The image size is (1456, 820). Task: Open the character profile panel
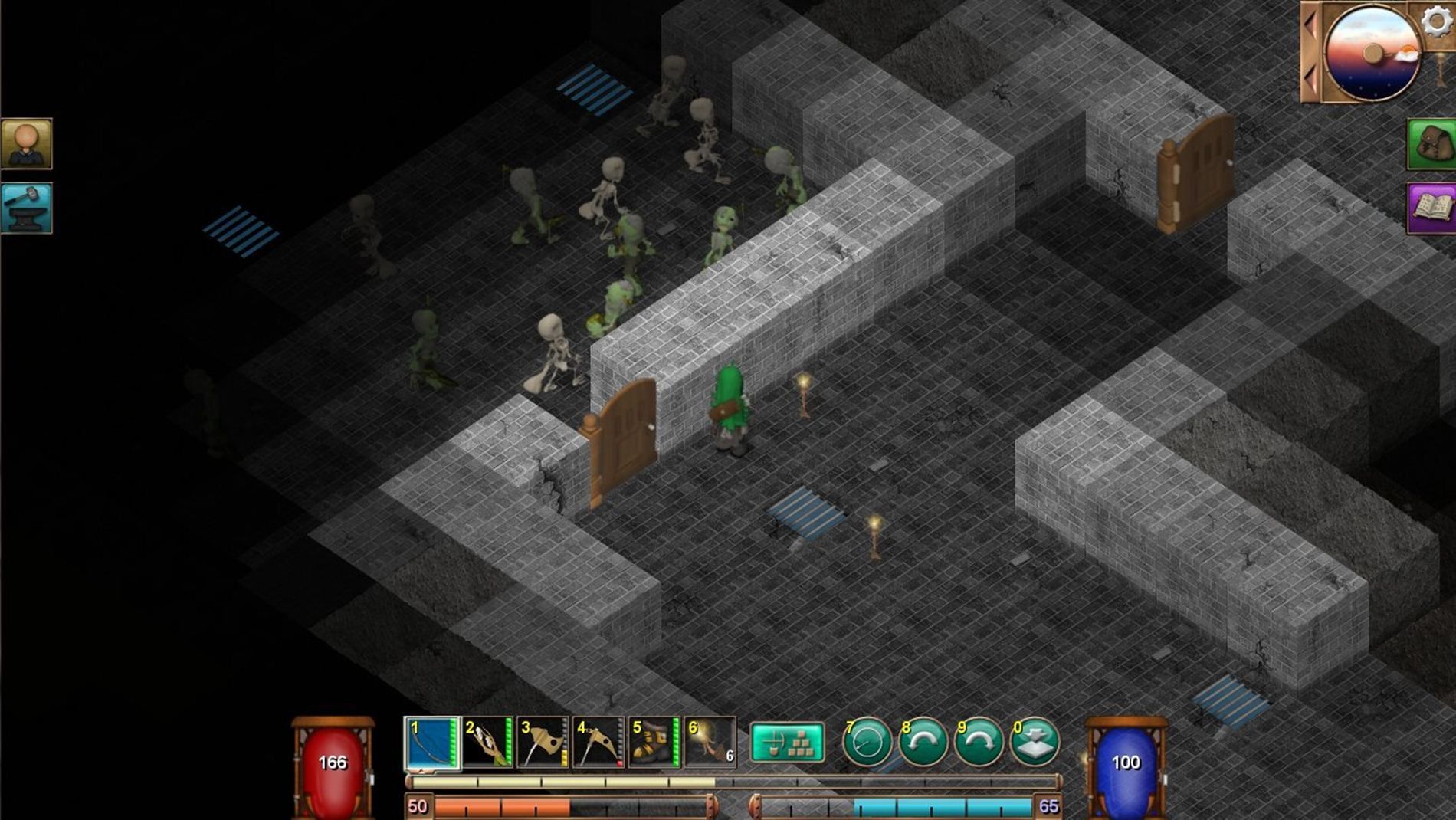click(27, 143)
